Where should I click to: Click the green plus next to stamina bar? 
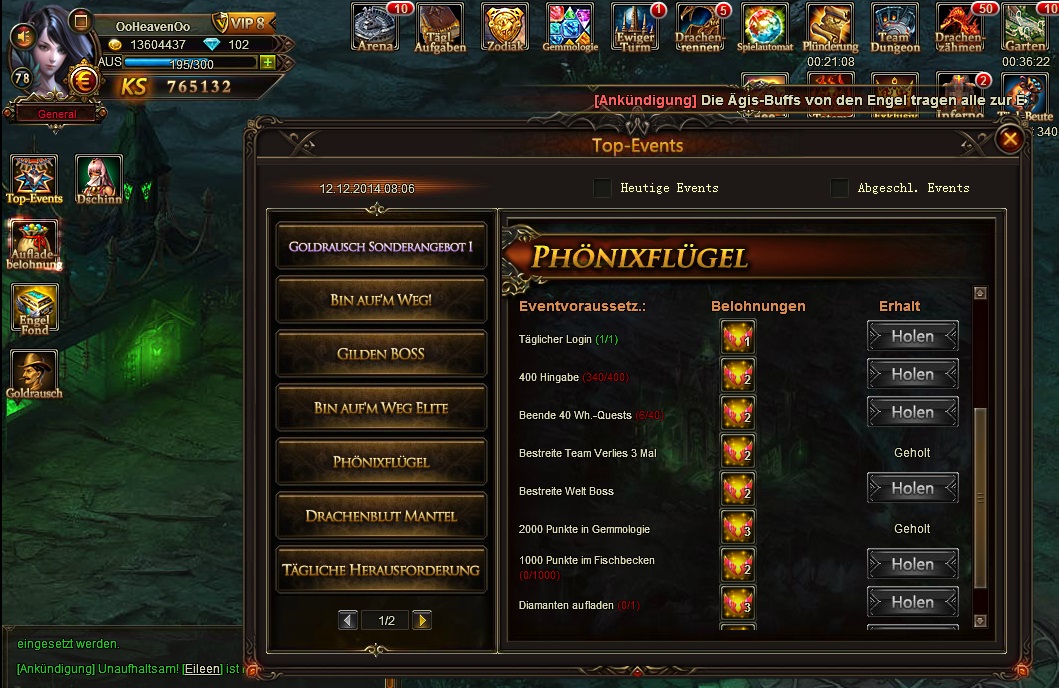coord(267,62)
